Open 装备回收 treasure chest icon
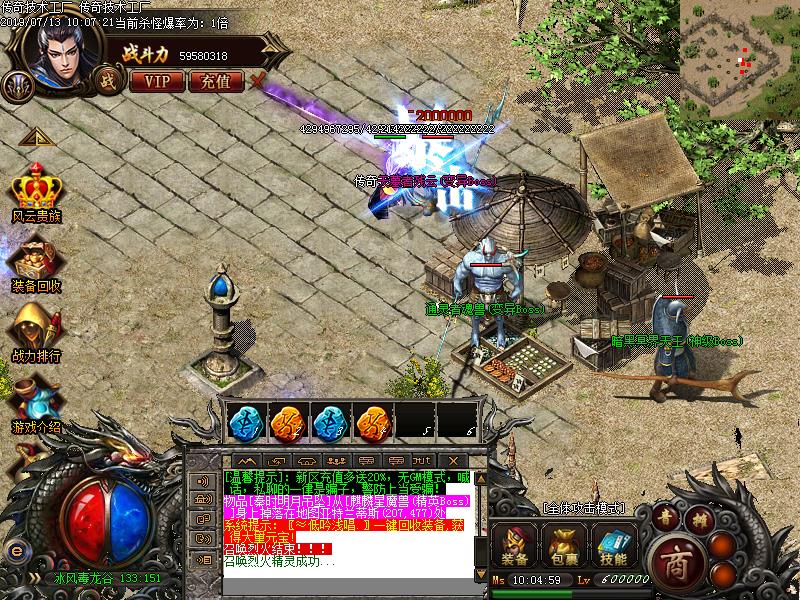The width and height of the screenshot is (800, 600). [36, 261]
